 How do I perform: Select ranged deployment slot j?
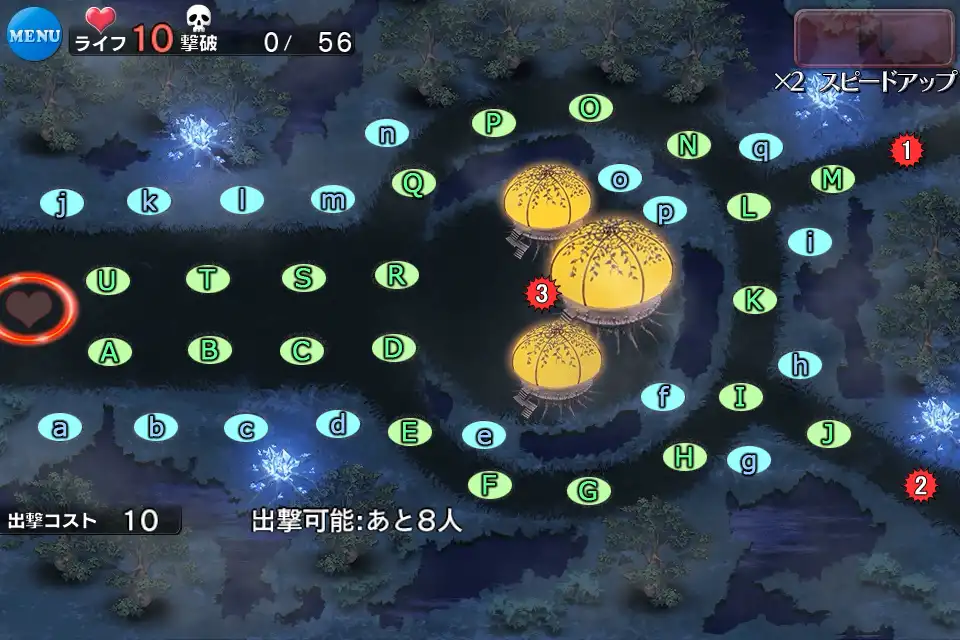[x=62, y=204]
